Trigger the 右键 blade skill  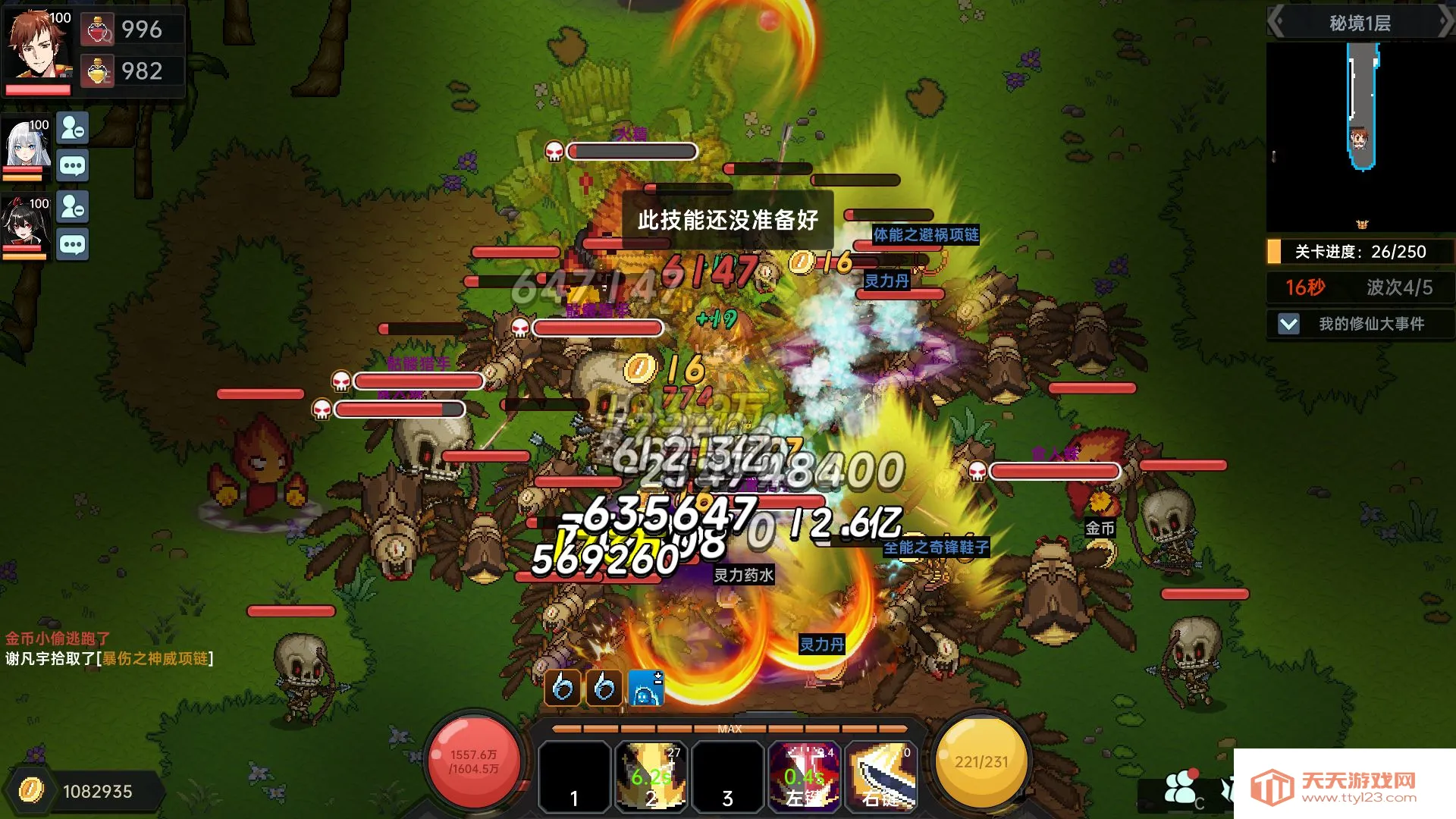pyautogui.click(x=880, y=776)
